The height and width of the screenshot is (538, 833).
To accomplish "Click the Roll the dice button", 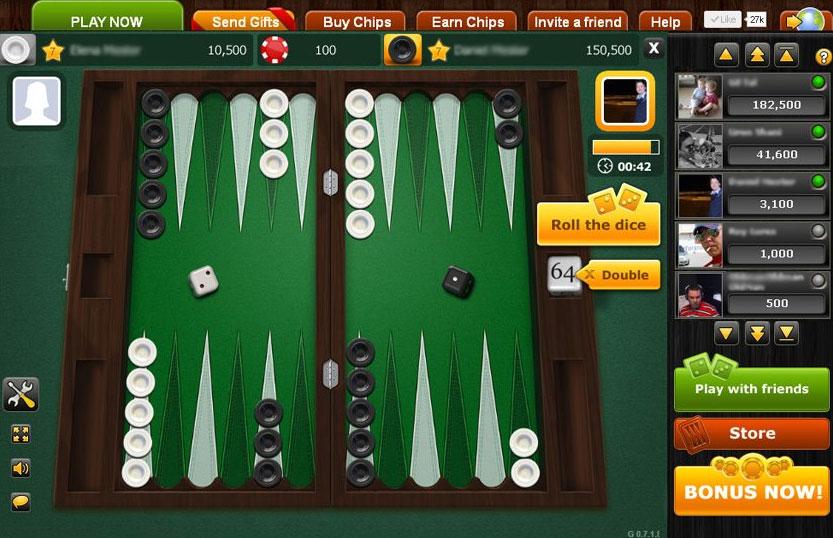I will point(598,224).
